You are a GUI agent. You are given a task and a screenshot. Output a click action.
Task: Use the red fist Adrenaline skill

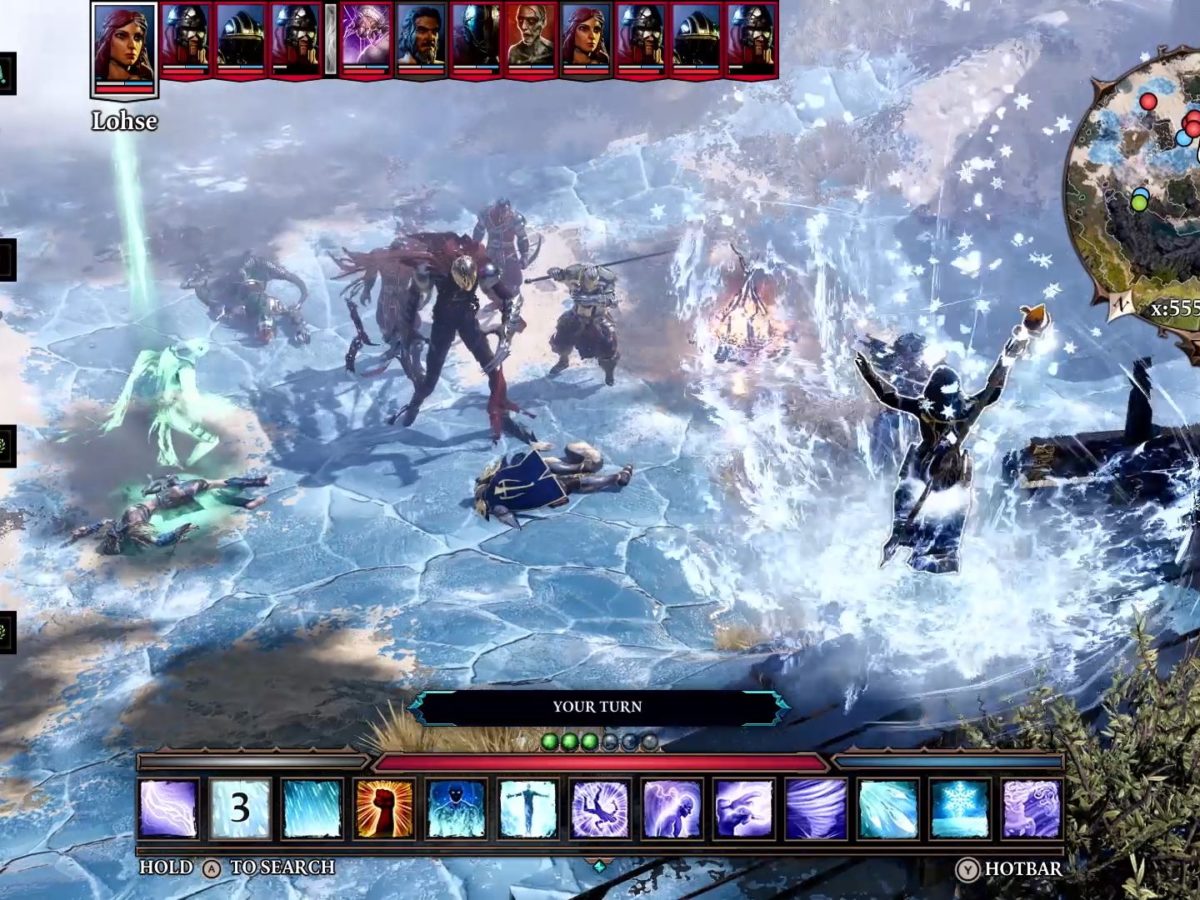[384, 808]
